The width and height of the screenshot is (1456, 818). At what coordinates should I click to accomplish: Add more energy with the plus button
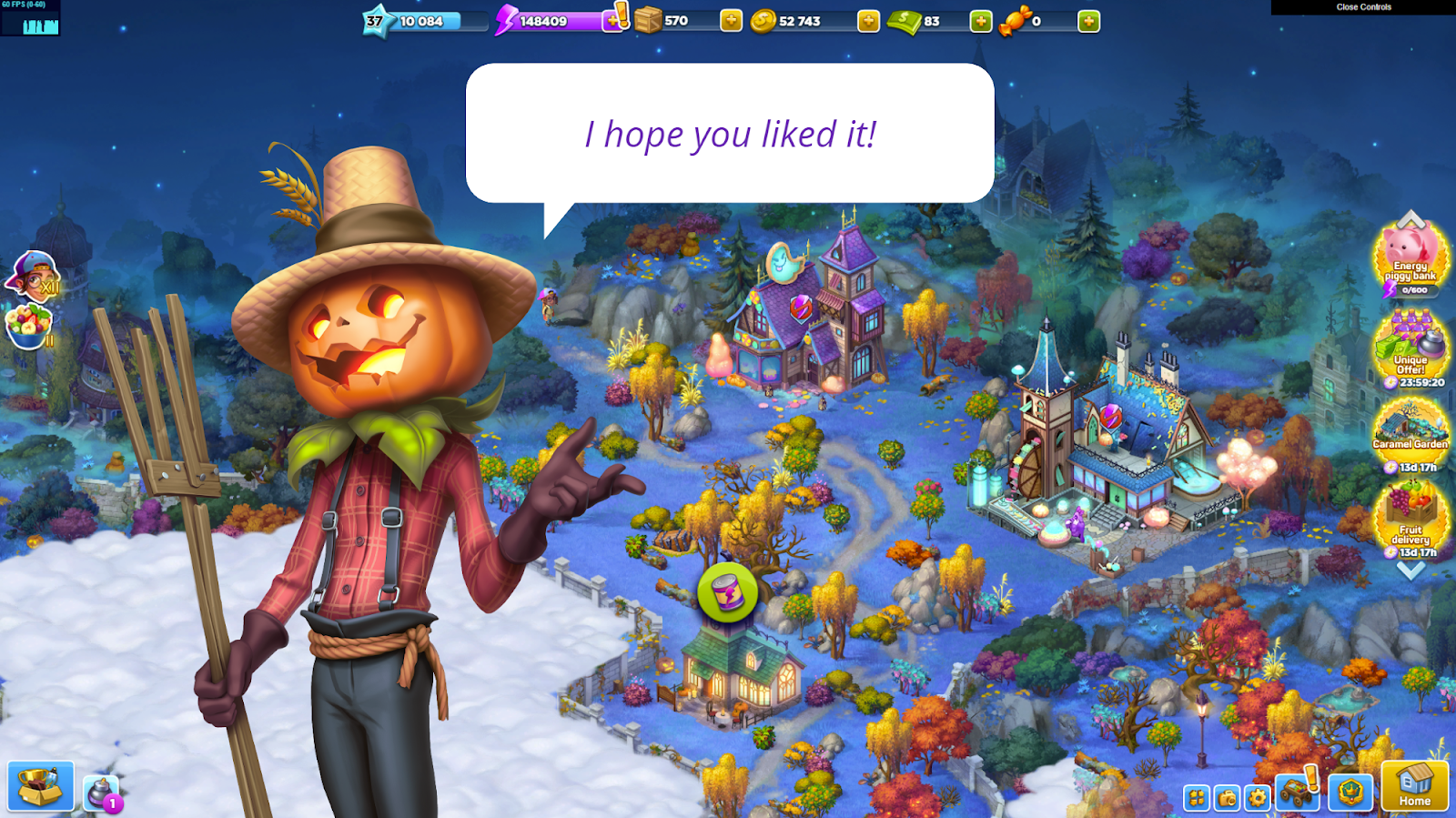point(613,21)
